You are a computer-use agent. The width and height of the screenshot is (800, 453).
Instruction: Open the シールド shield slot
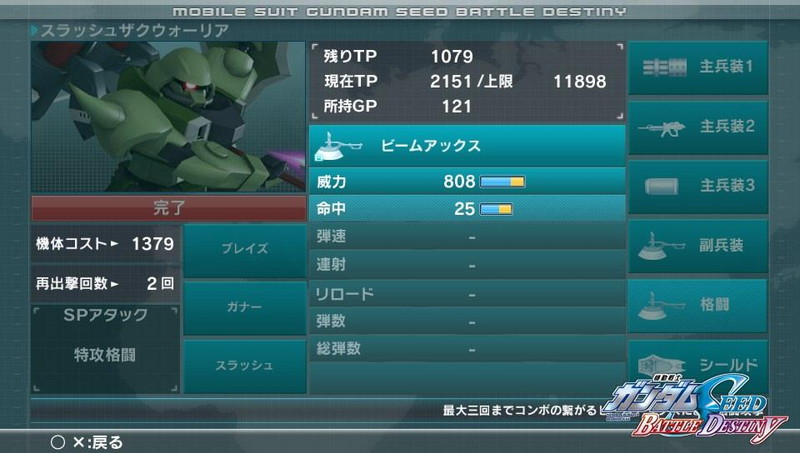point(697,363)
